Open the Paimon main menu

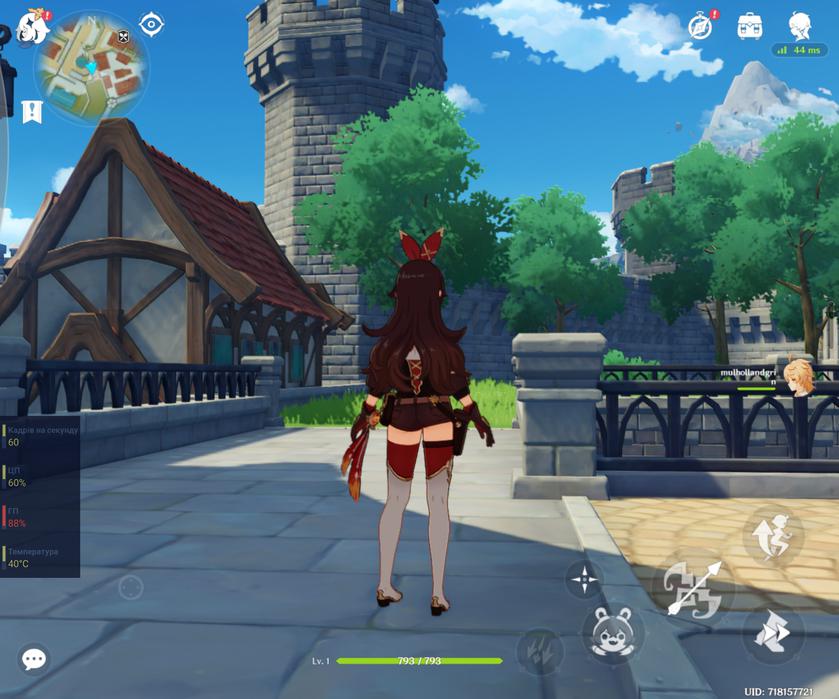coord(32,29)
